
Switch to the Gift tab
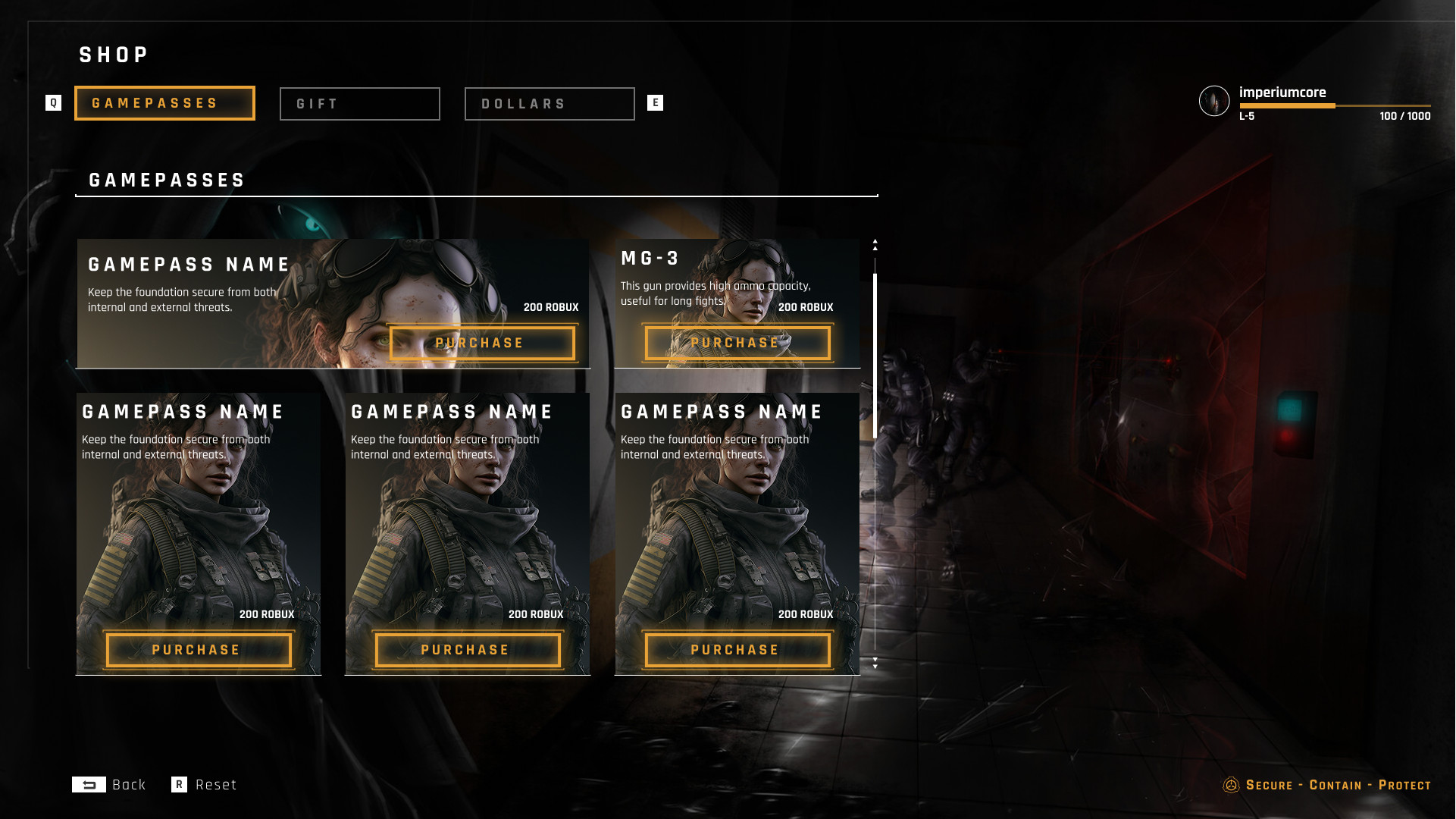click(359, 104)
